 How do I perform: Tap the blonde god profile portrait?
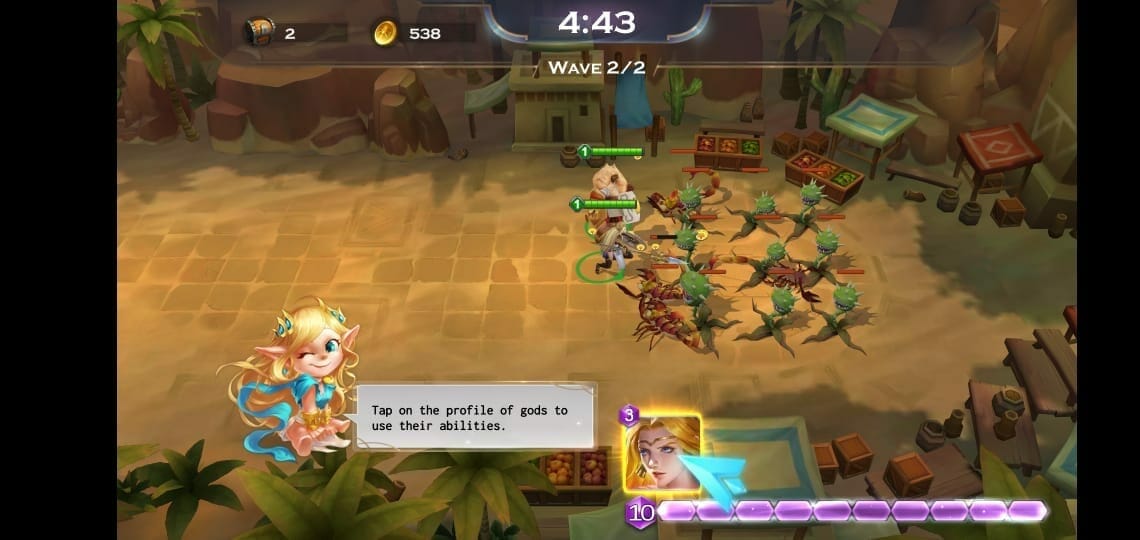click(x=661, y=453)
